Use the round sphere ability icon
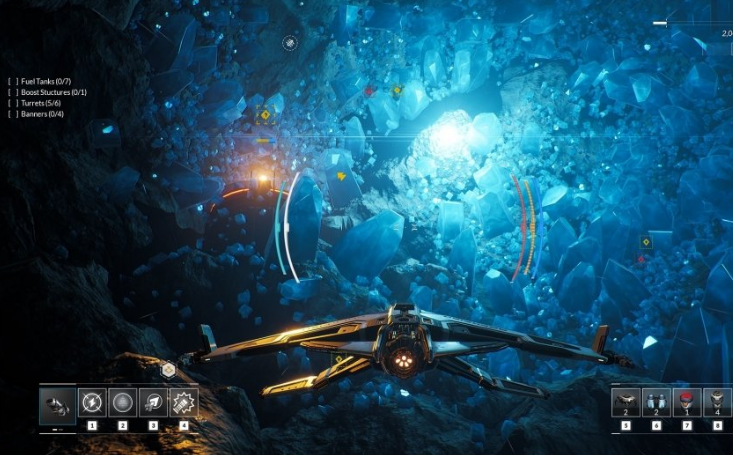Viewport: 733px width, 455px height. point(123,403)
